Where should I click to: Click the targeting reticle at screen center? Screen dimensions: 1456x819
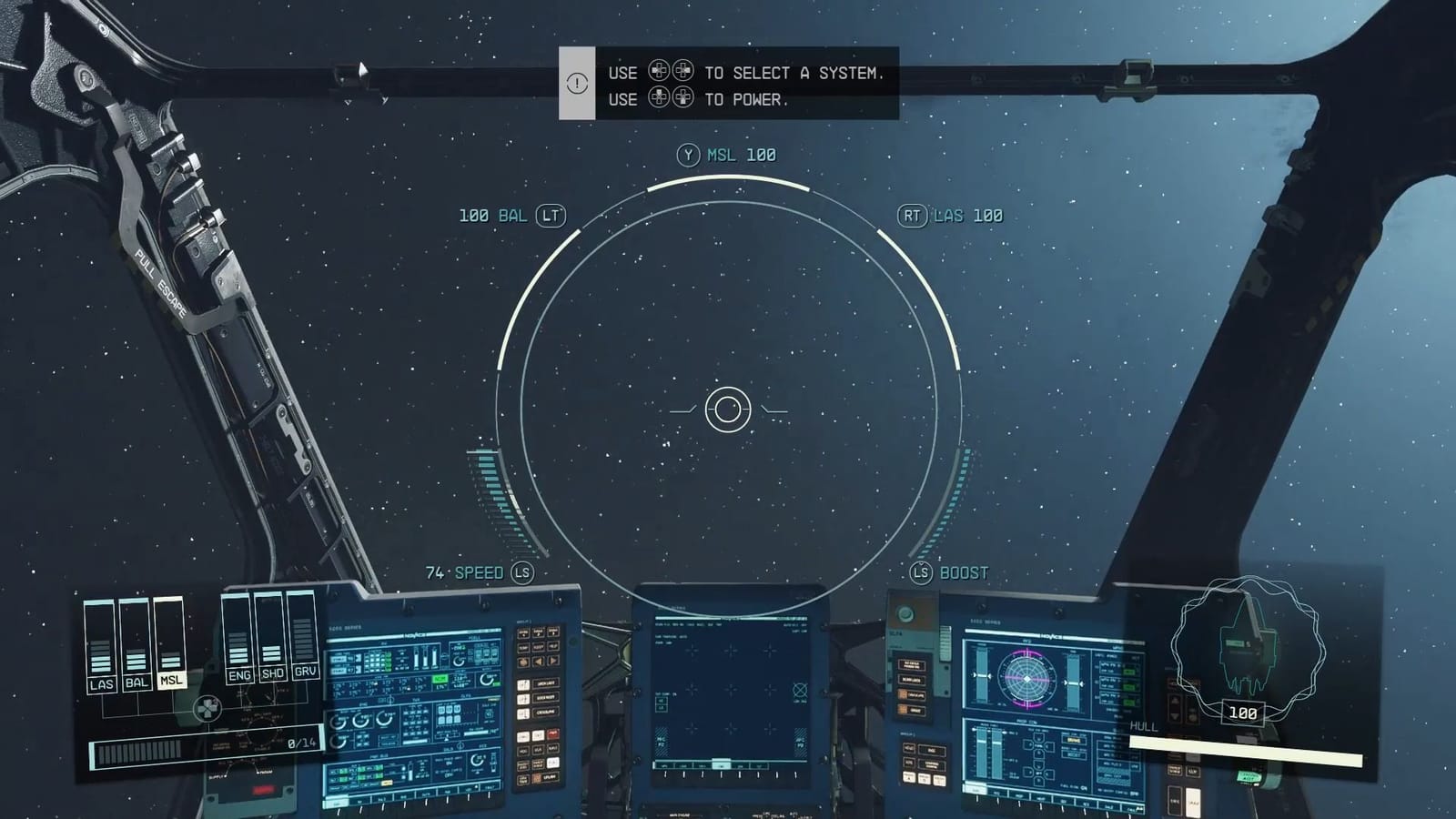728,409
